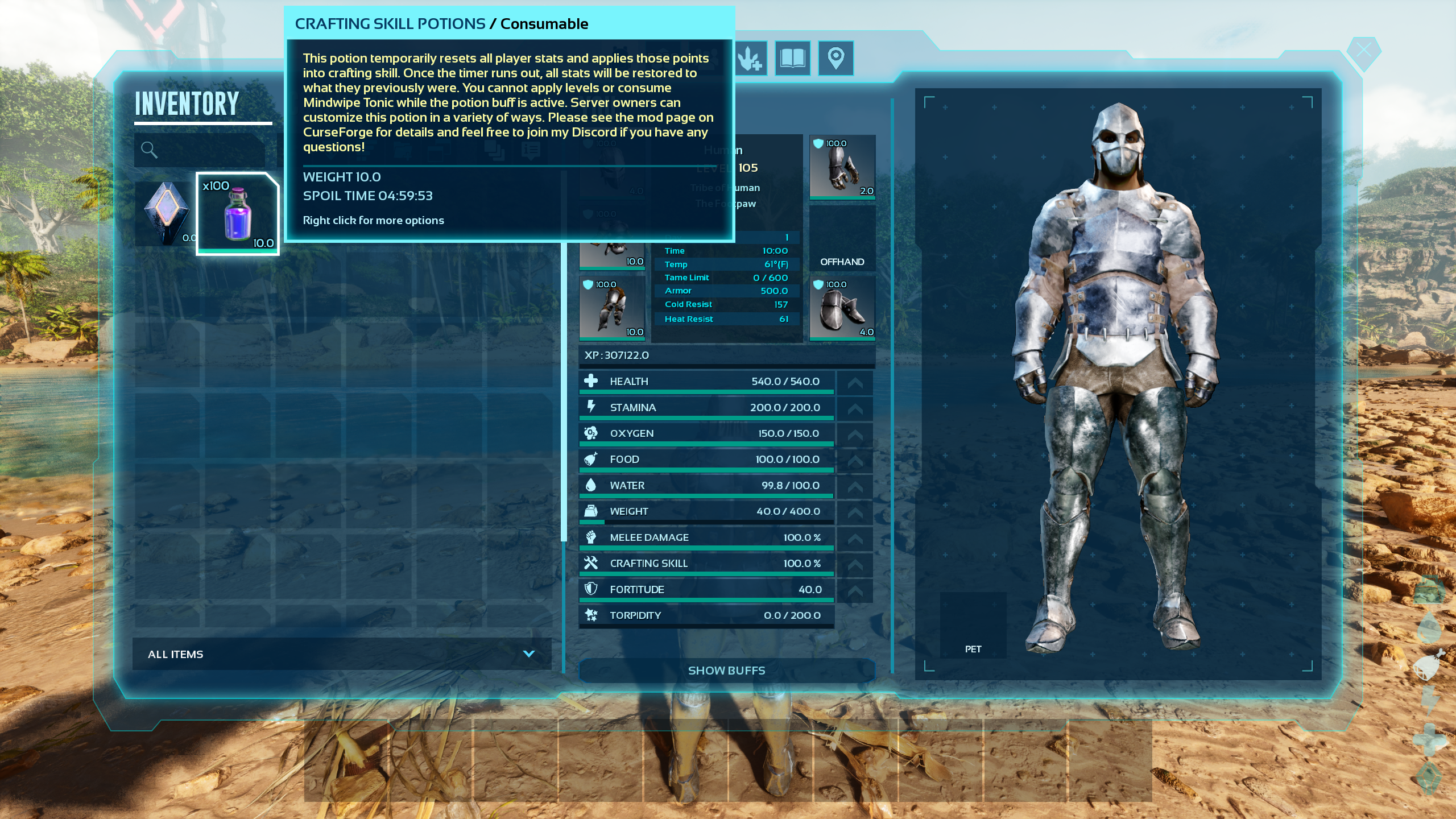This screenshot has width=1456, height=819.
Task: Click the empty Offhand slot
Action: pos(842,238)
